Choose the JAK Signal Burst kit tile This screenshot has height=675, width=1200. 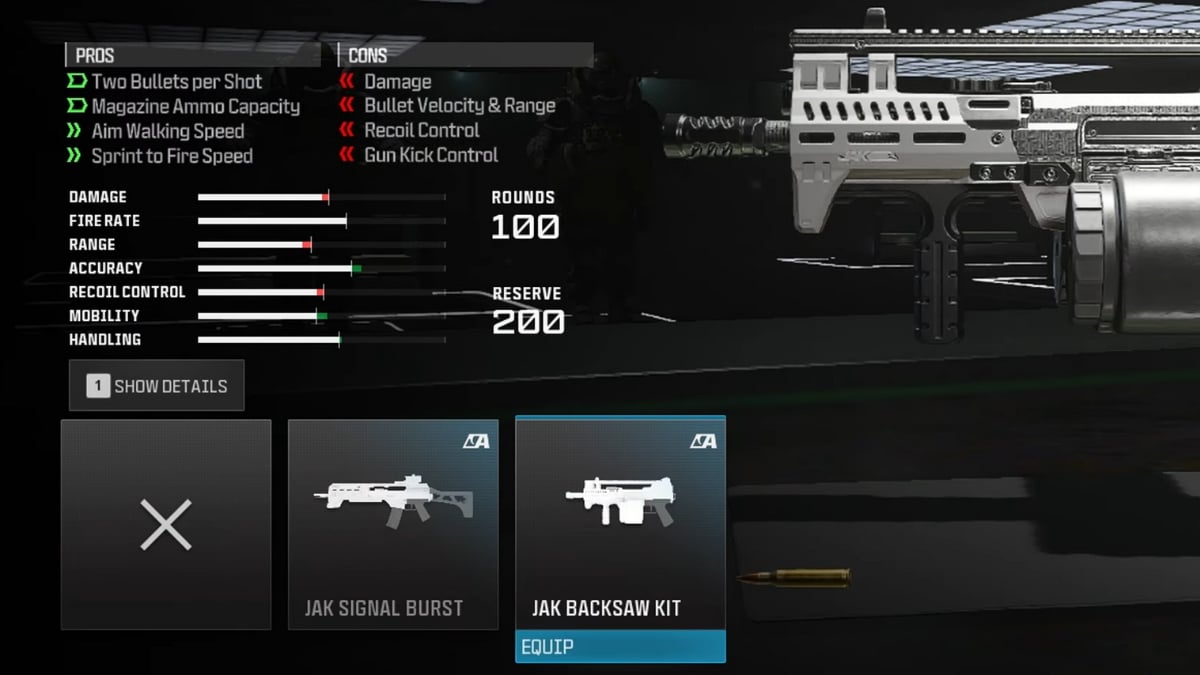393,525
